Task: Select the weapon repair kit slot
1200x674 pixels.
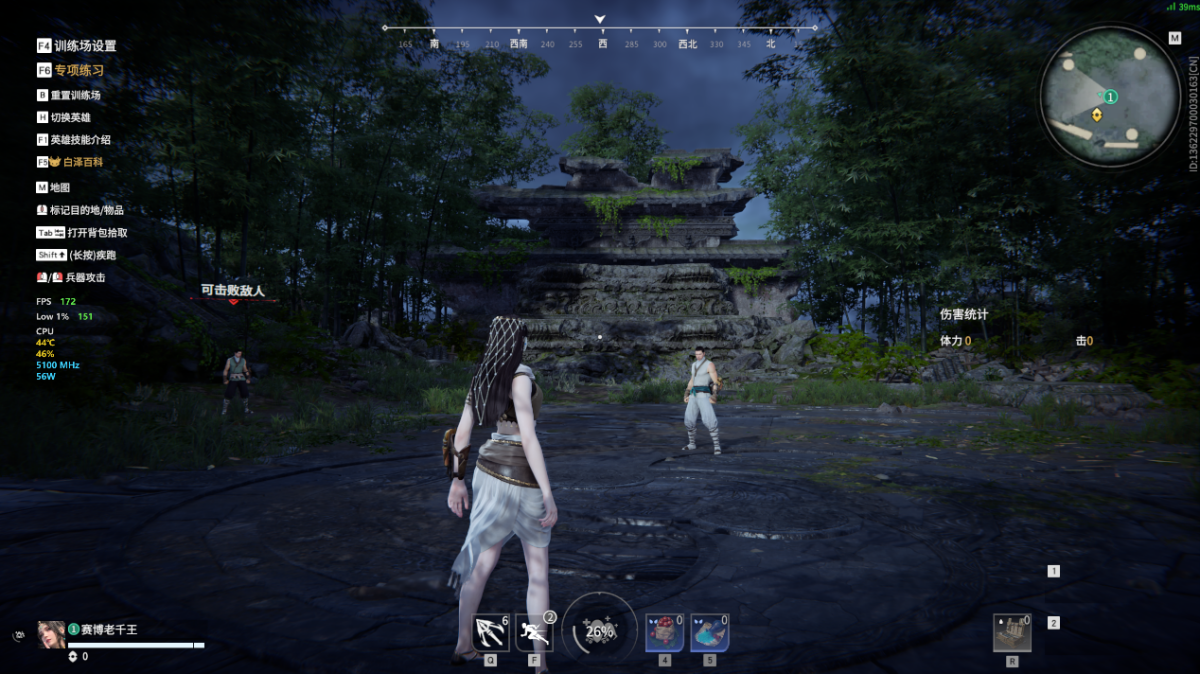Action: click(1011, 632)
